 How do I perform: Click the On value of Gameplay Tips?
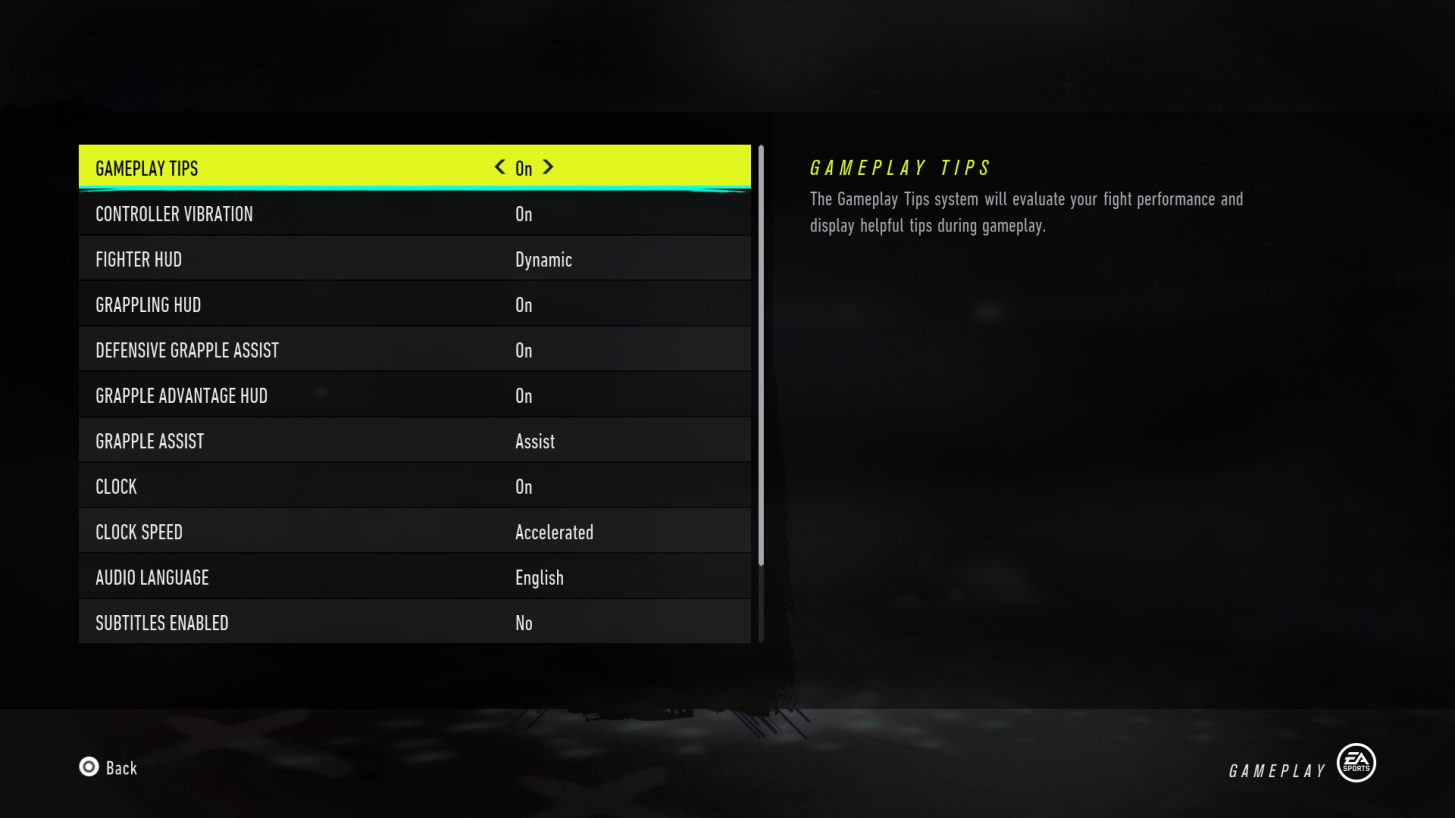click(x=523, y=167)
